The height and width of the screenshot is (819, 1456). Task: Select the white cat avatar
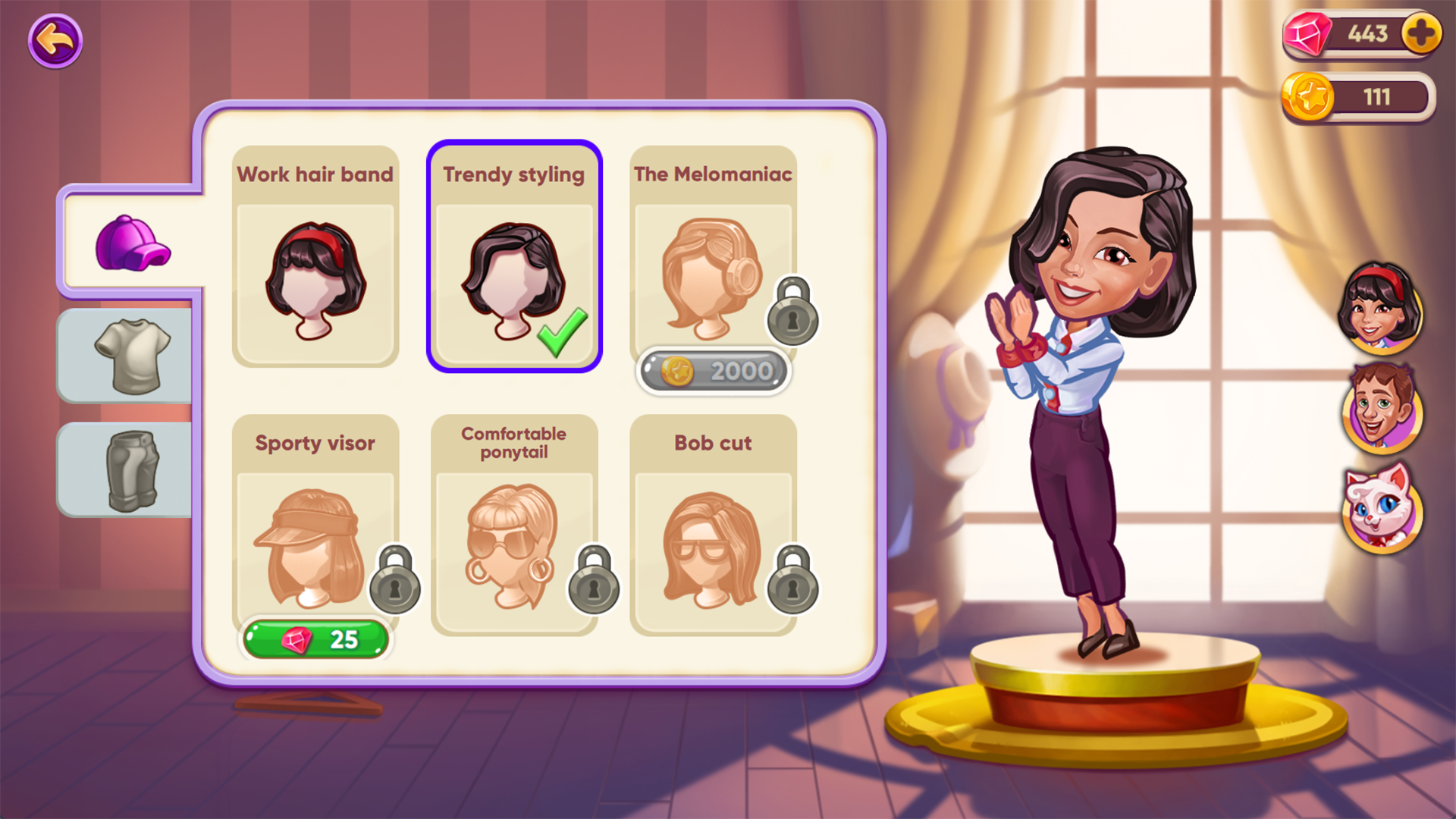coord(1383,516)
